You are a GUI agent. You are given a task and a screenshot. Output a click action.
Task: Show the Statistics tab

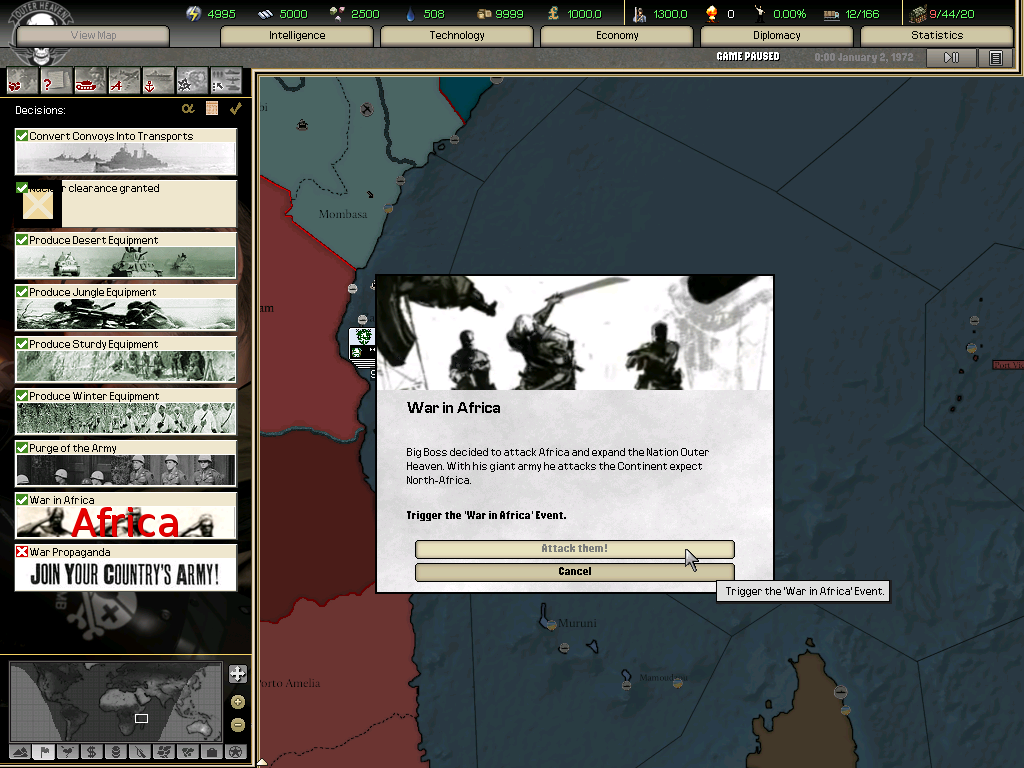(937, 36)
